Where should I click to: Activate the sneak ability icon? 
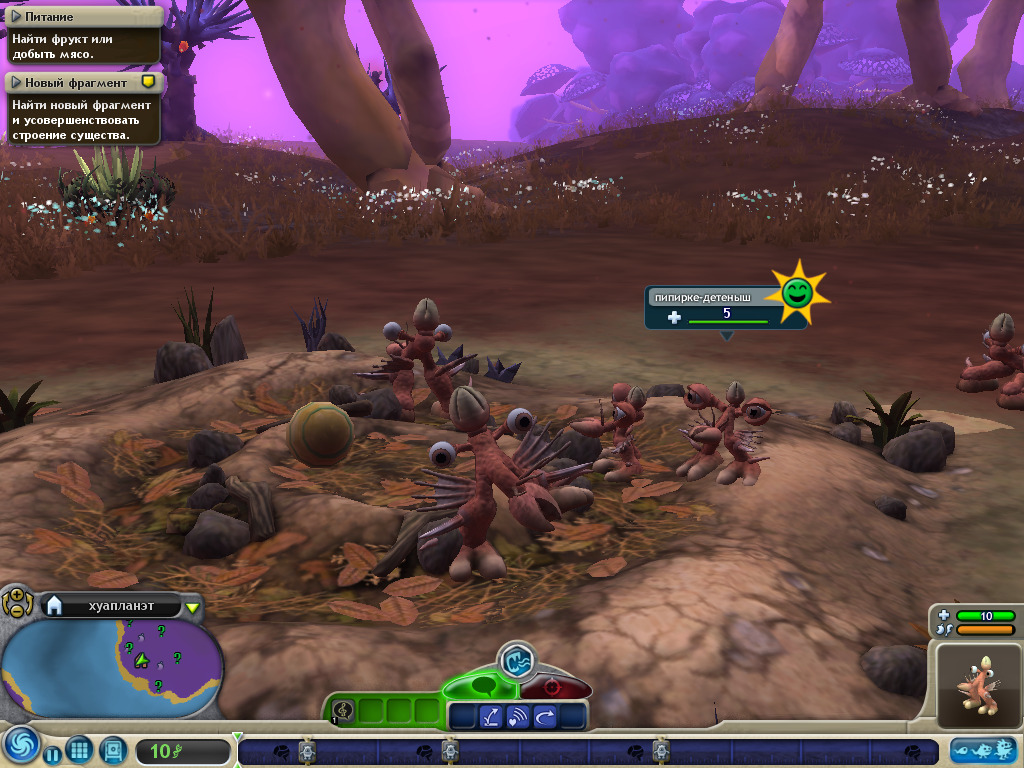click(491, 716)
